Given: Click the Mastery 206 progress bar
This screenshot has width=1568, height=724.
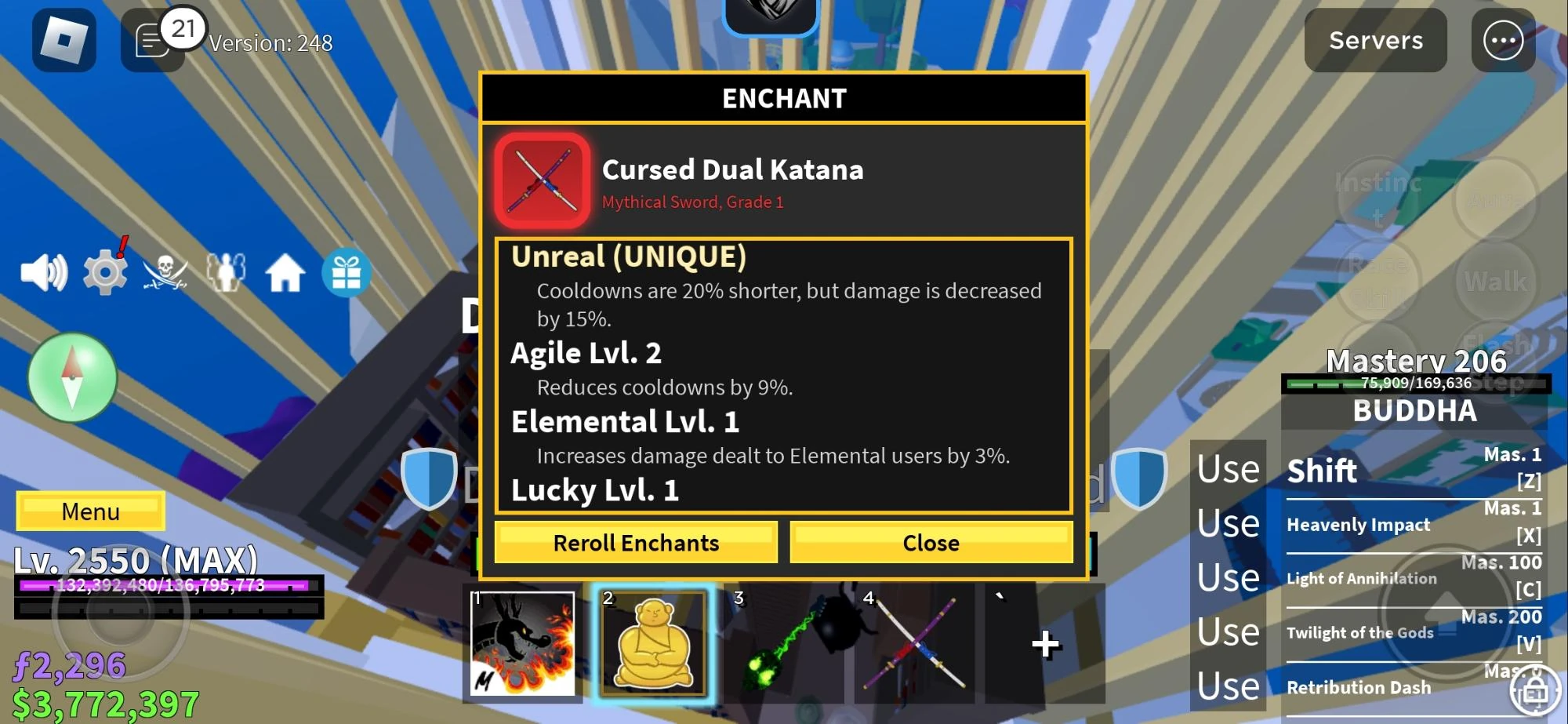Looking at the screenshot, I should pyautogui.click(x=1415, y=383).
